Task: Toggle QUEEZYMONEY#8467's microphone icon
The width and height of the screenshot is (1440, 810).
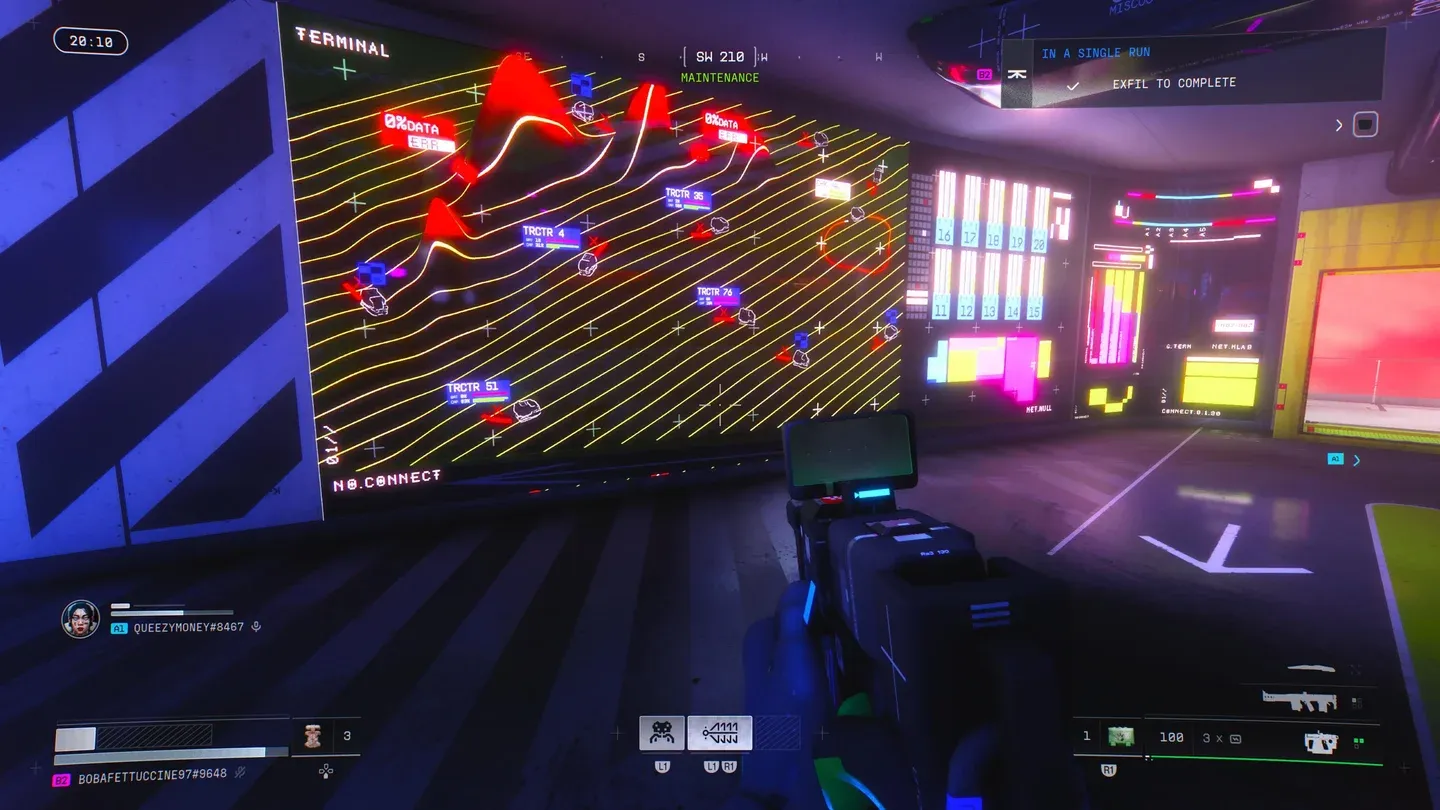Action: click(x=257, y=627)
